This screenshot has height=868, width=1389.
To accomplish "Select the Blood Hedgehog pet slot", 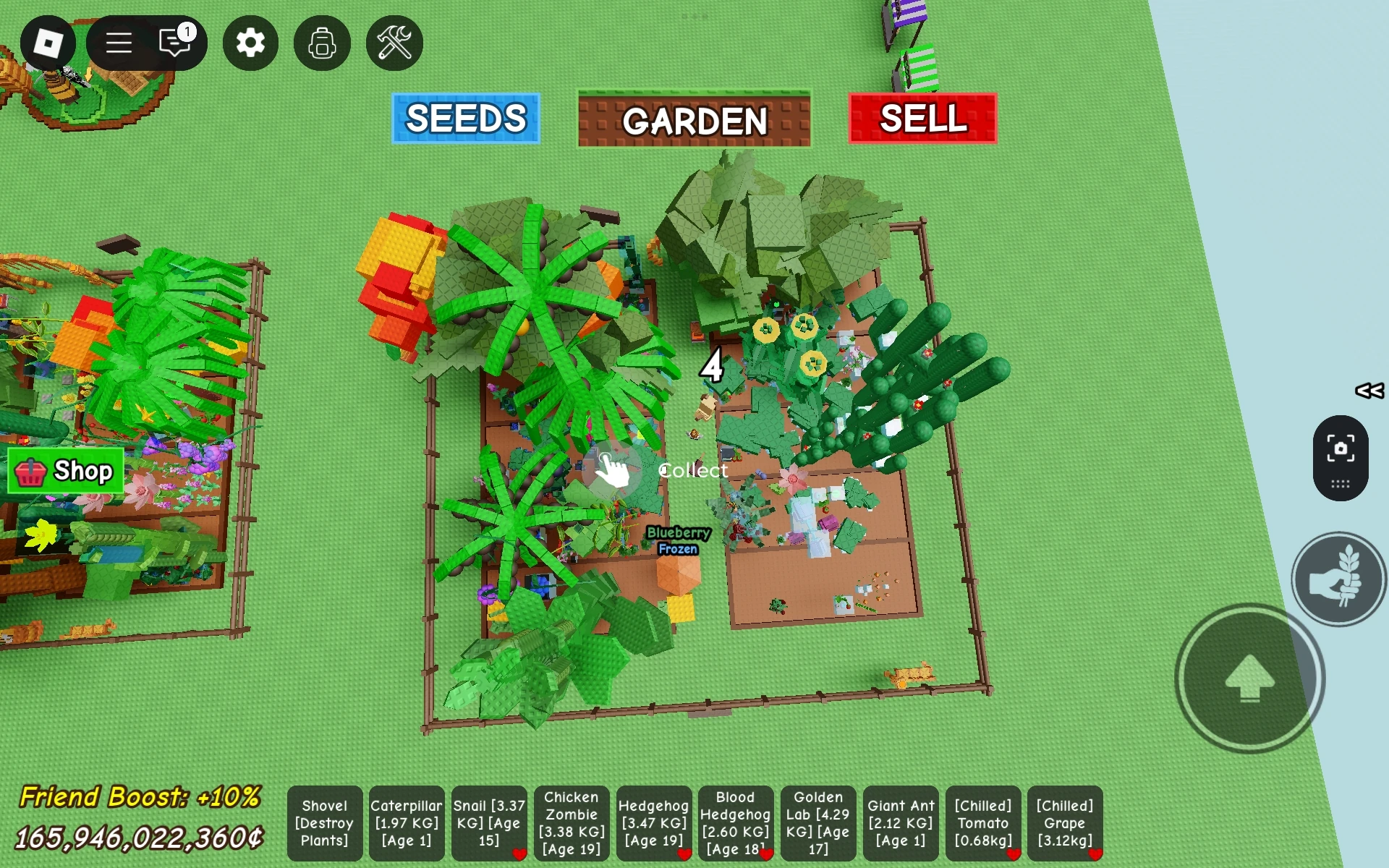I will (736, 823).
